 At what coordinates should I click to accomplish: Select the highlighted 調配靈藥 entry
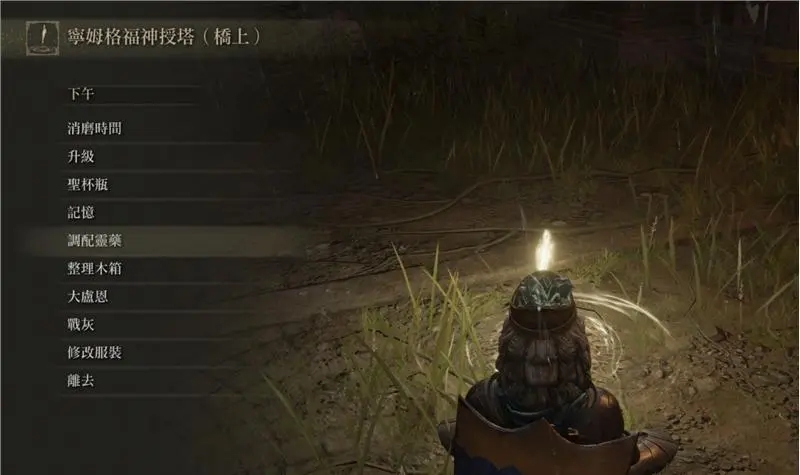pos(95,241)
